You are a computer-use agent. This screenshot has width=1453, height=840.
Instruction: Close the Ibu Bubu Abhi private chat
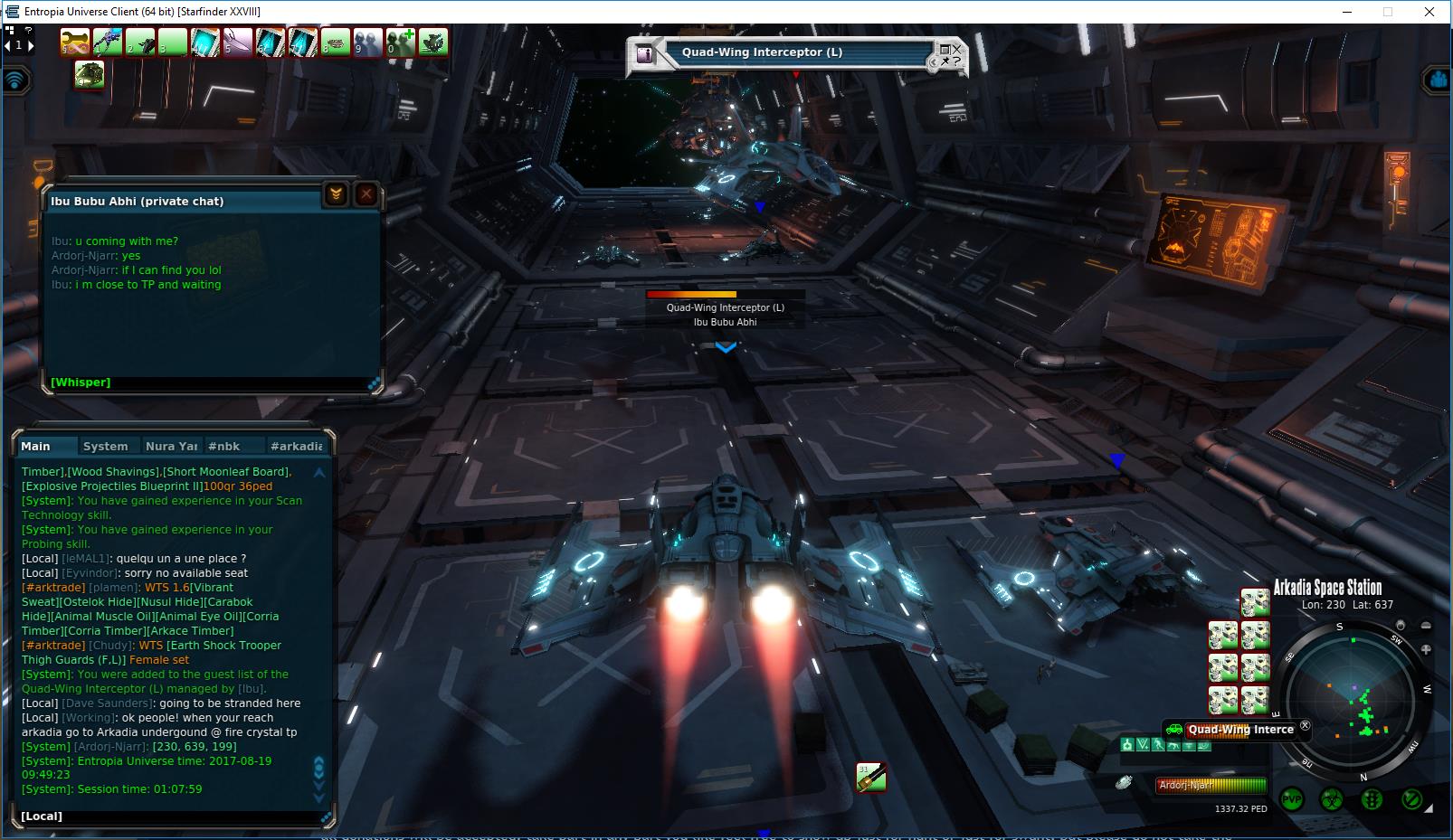(366, 193)
